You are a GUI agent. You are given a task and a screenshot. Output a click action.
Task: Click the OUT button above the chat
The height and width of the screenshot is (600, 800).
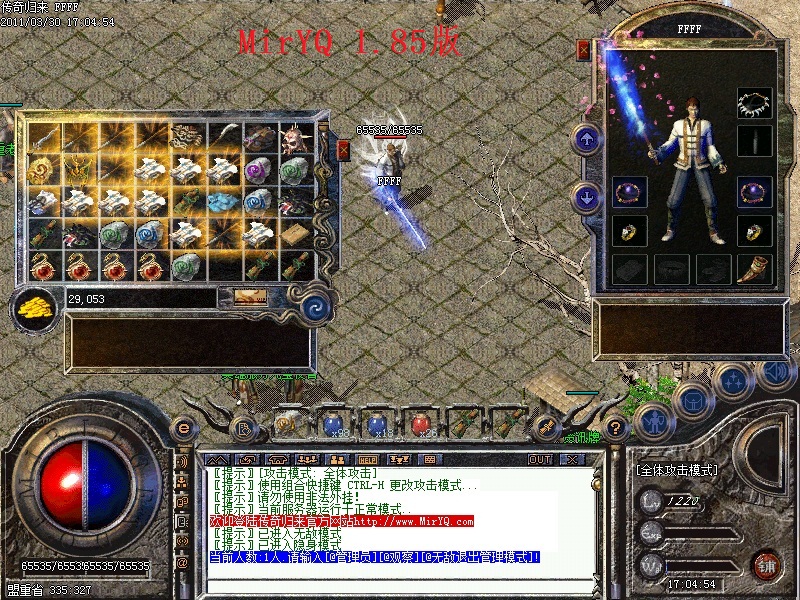[540, 459]
